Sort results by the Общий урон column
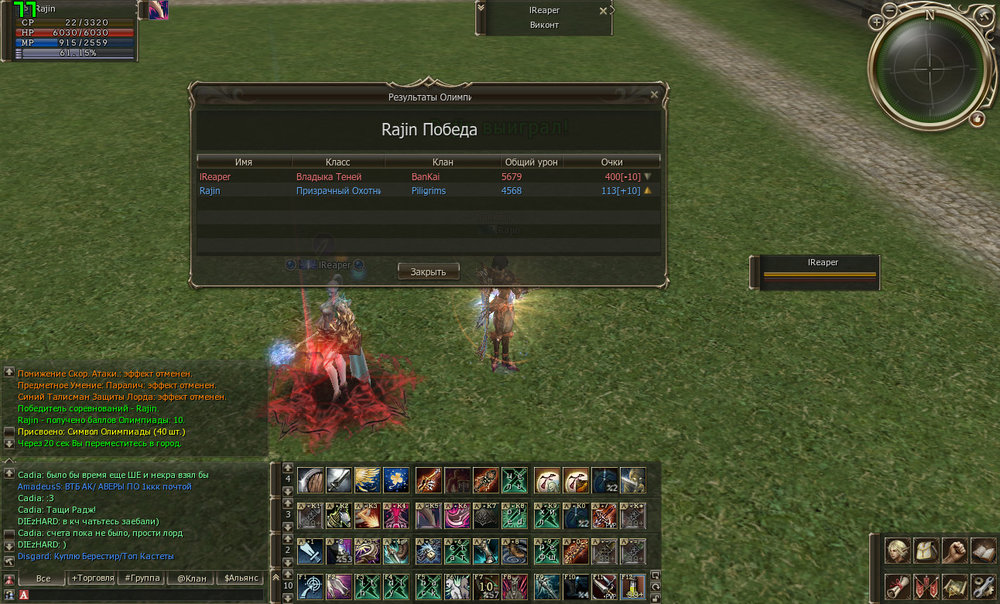1000x604 pixels. (530, 161)
